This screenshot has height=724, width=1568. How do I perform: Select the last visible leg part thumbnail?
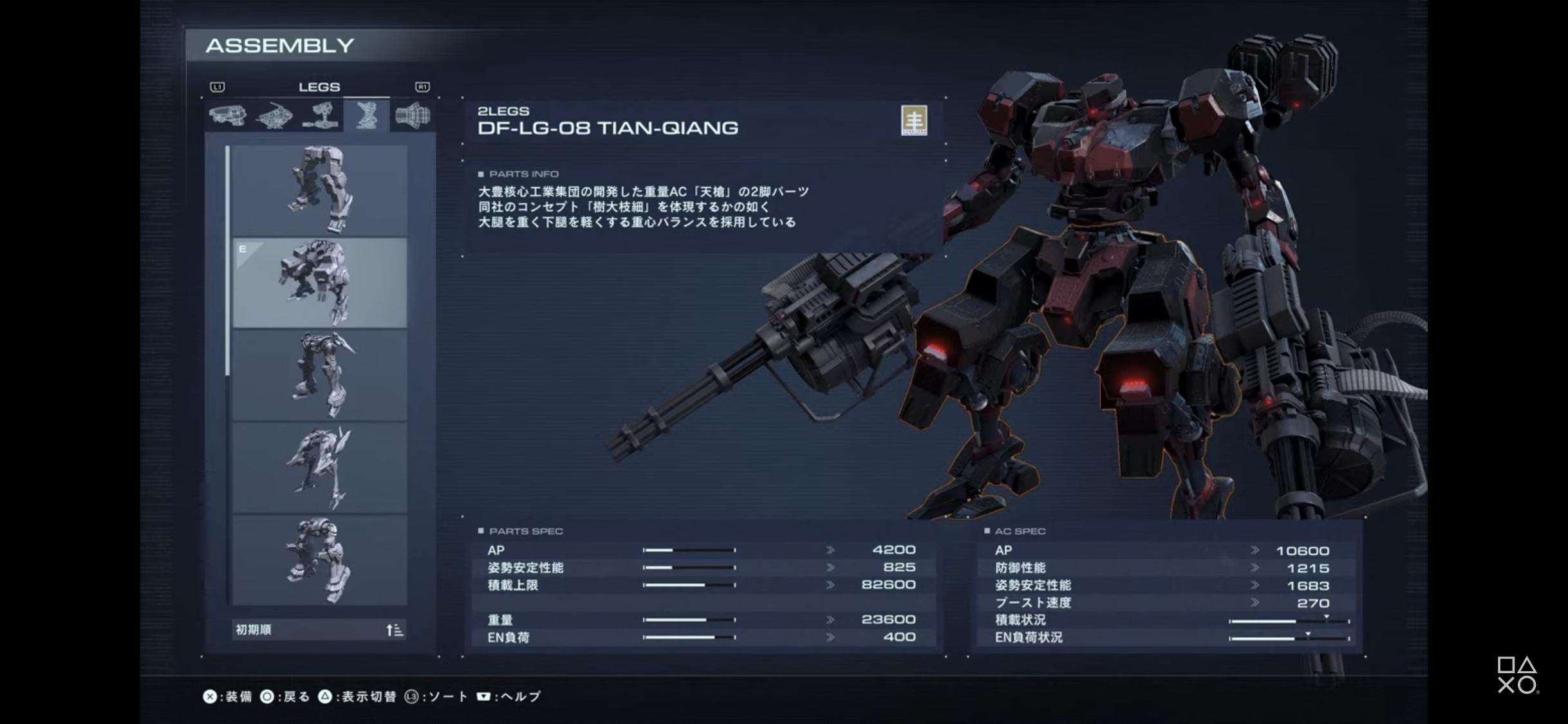tap(319, 561)
